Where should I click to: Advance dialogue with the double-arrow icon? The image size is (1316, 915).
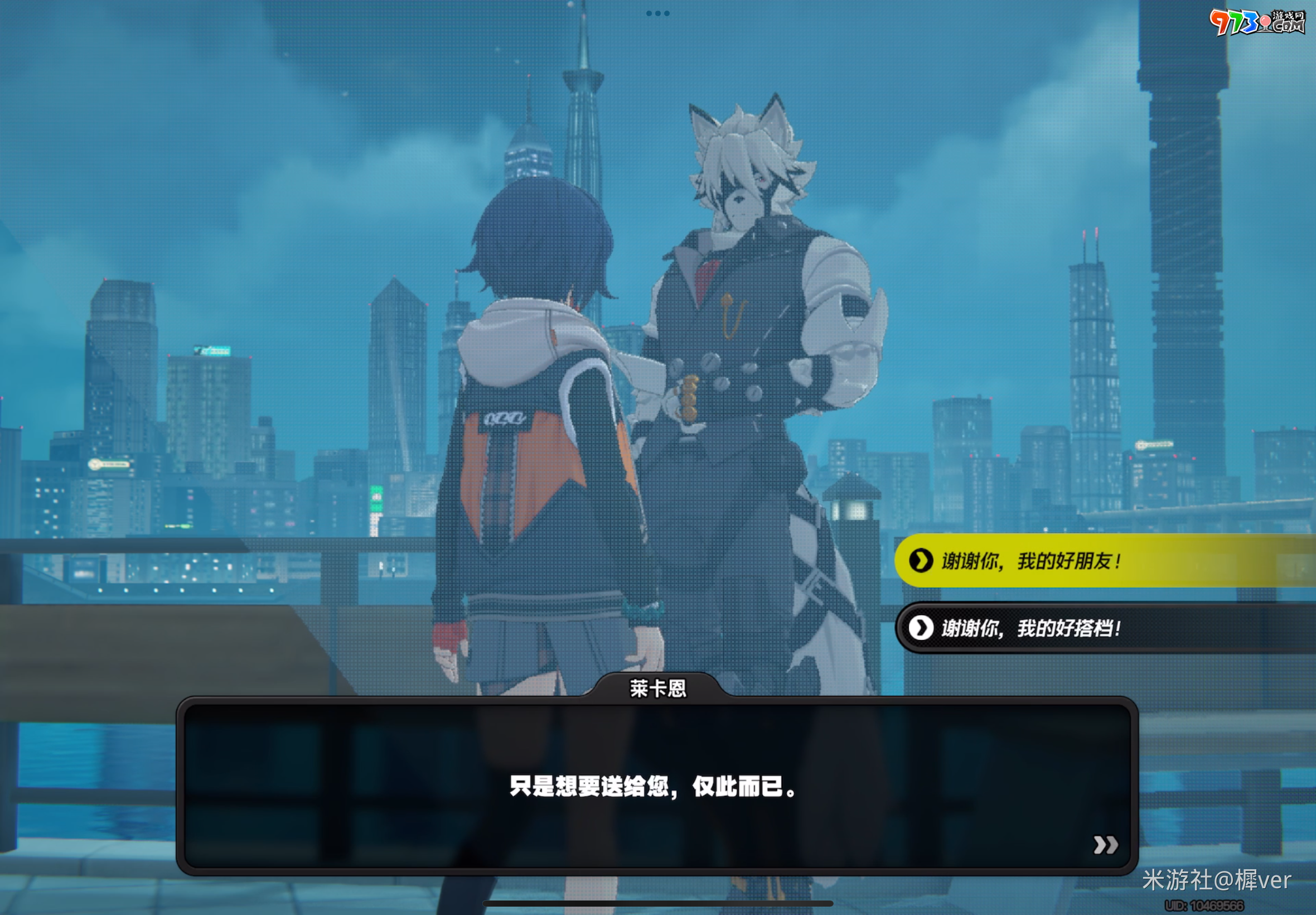click(x=1105, y=845)
